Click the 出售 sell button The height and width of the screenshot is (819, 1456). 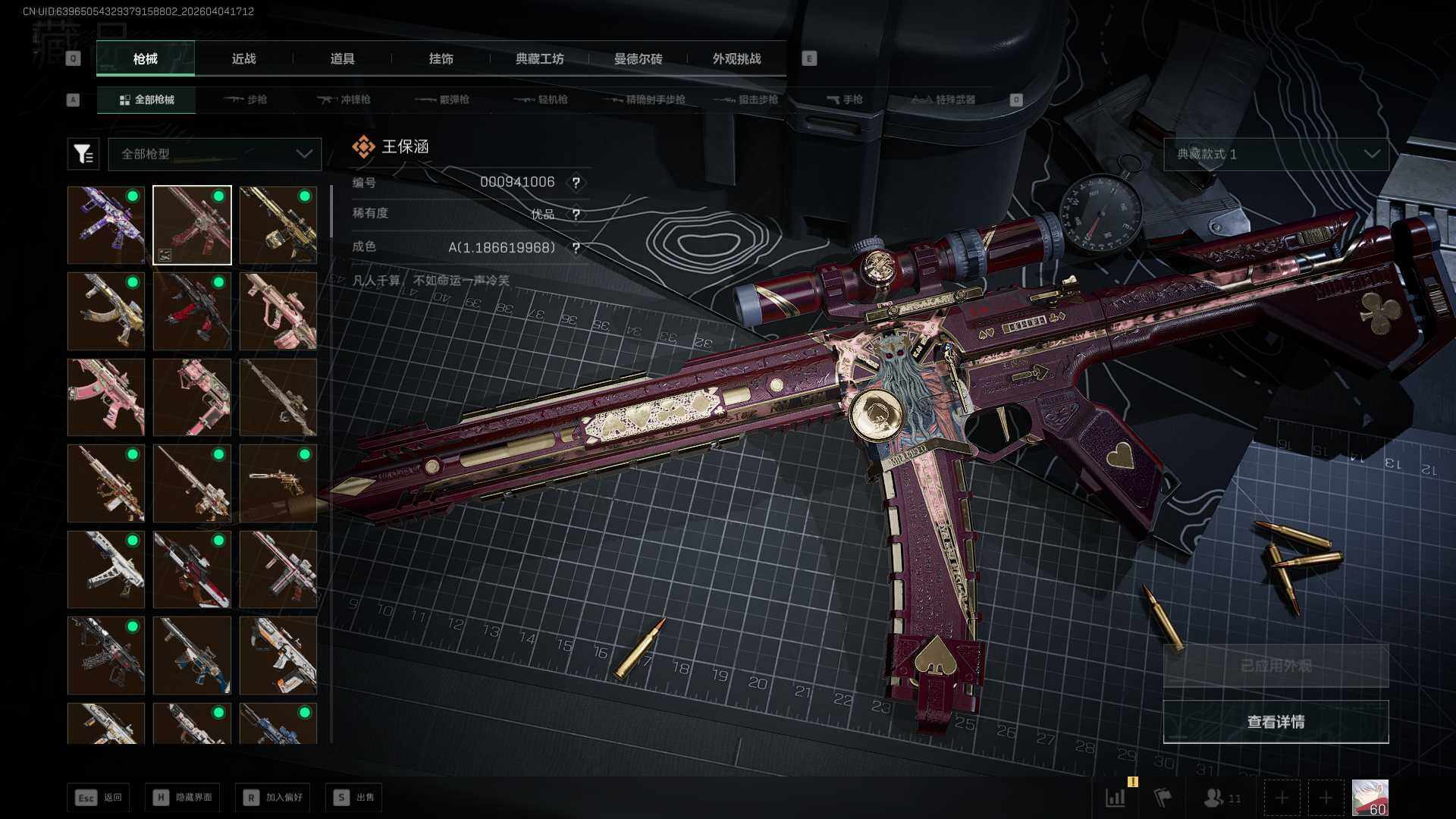353,797
